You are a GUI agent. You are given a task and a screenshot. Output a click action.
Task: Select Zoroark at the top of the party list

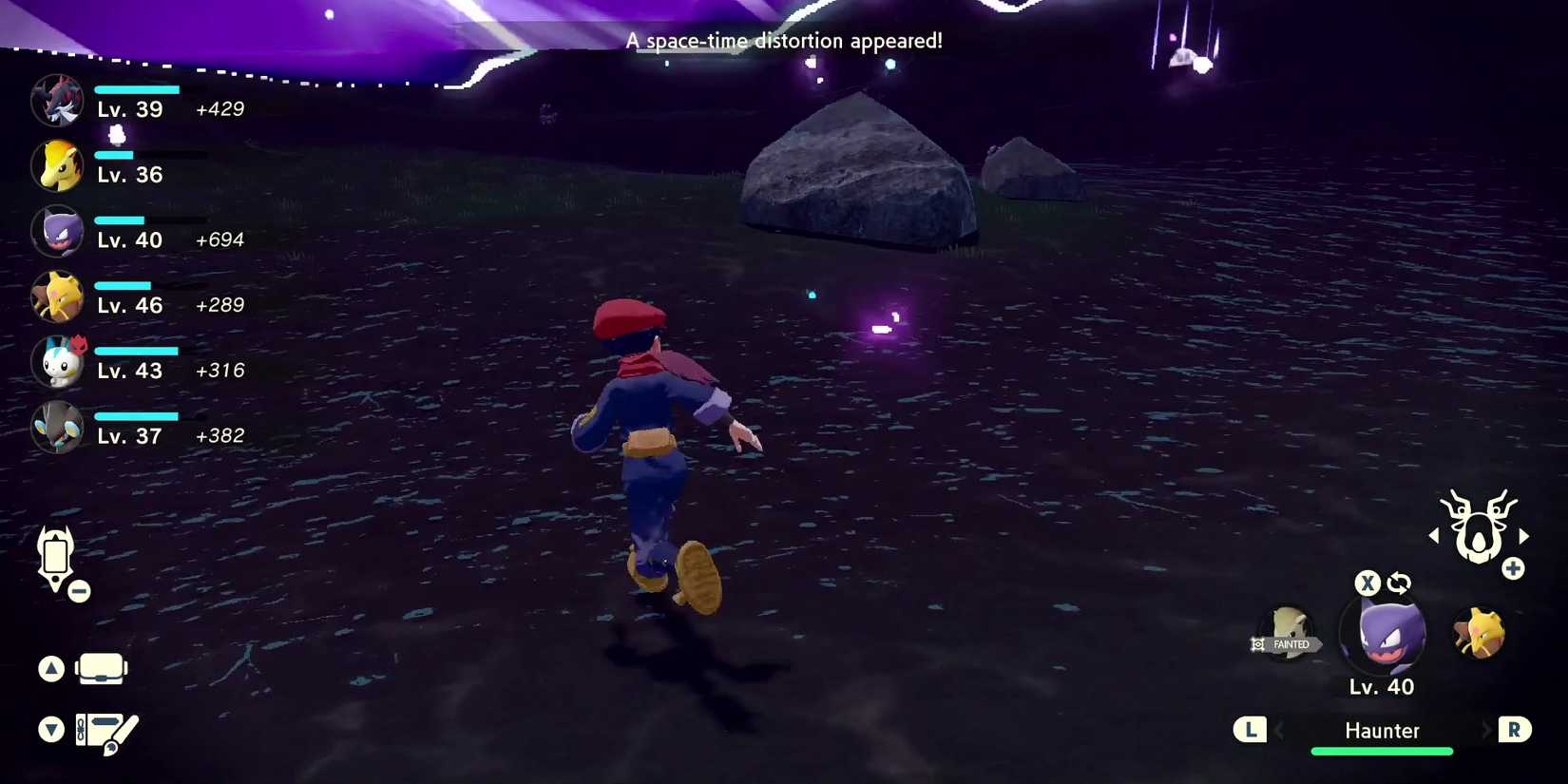click(57, 100)
